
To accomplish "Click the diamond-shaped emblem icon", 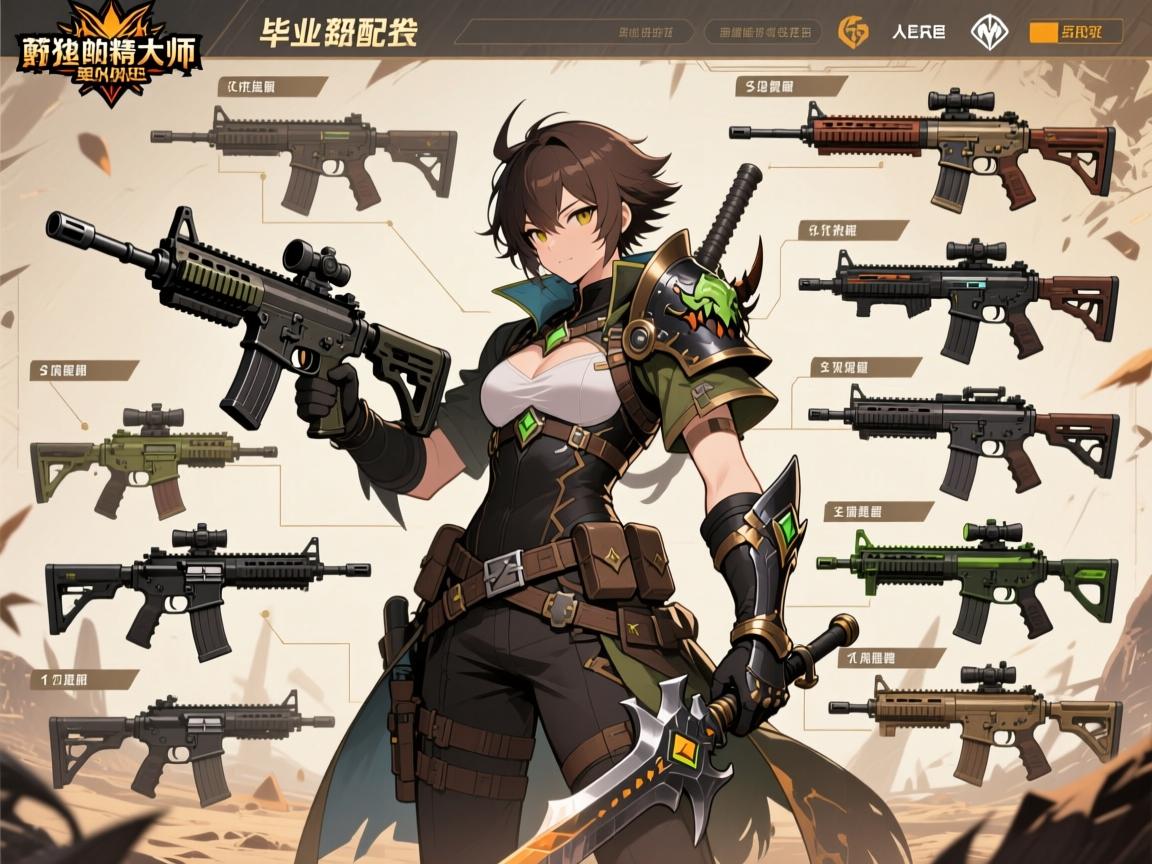I will (x=986, y=31).
